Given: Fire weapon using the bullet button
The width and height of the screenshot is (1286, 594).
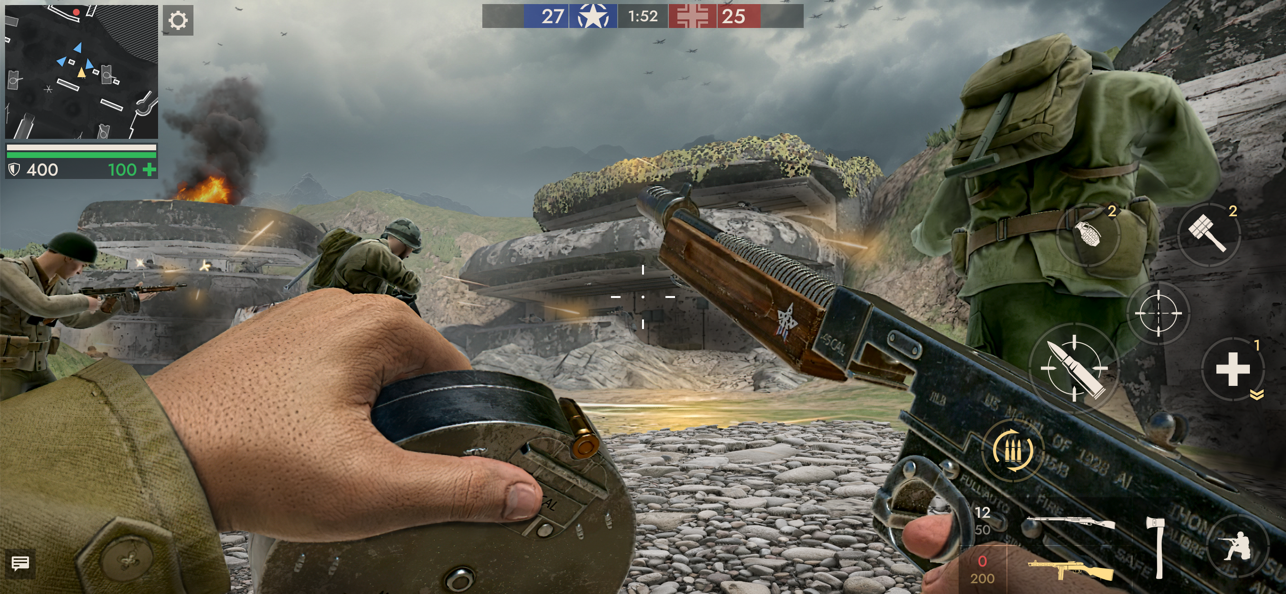Looking at the screenshot, I should click(1075, 367).
